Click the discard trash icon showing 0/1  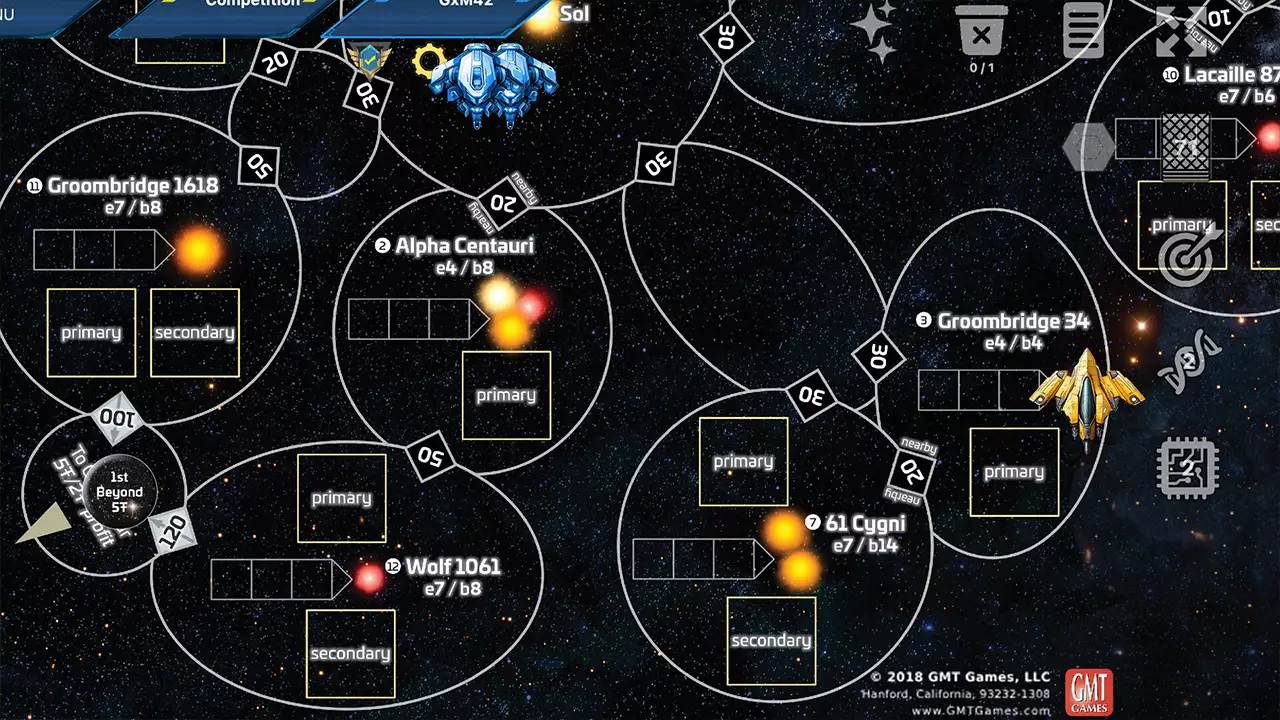(x=981, y=33)
